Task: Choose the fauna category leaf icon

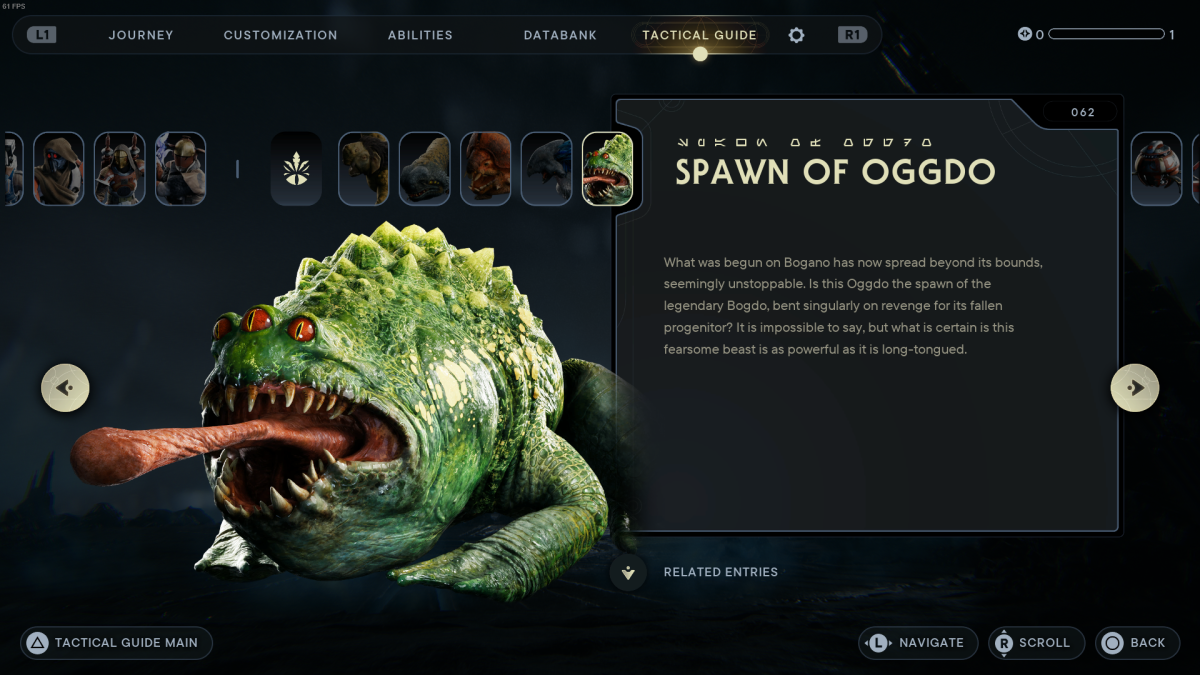Action: click(296, 169)
